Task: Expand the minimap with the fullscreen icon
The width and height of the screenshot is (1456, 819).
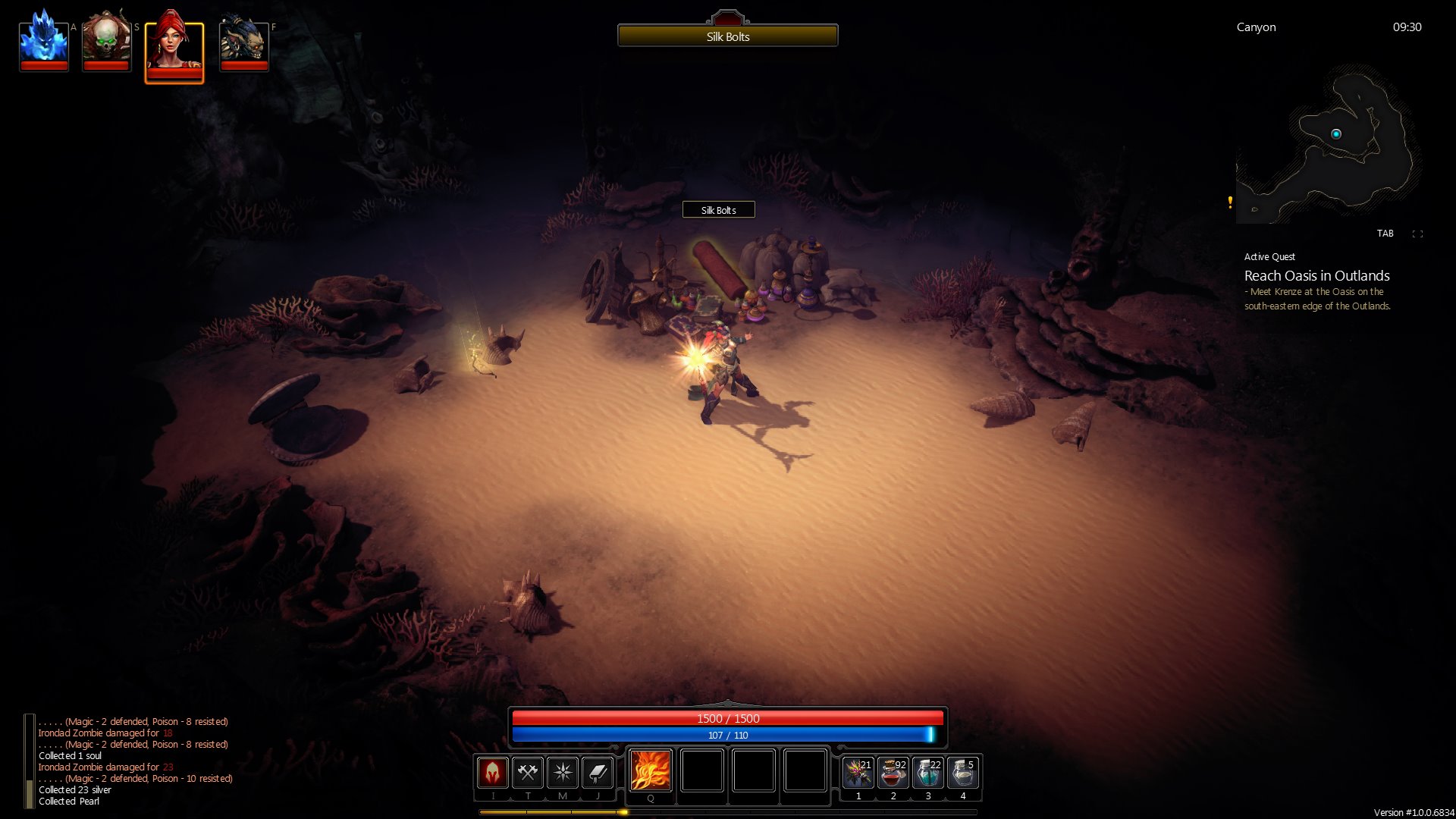Action: [x=1417, y=234]
